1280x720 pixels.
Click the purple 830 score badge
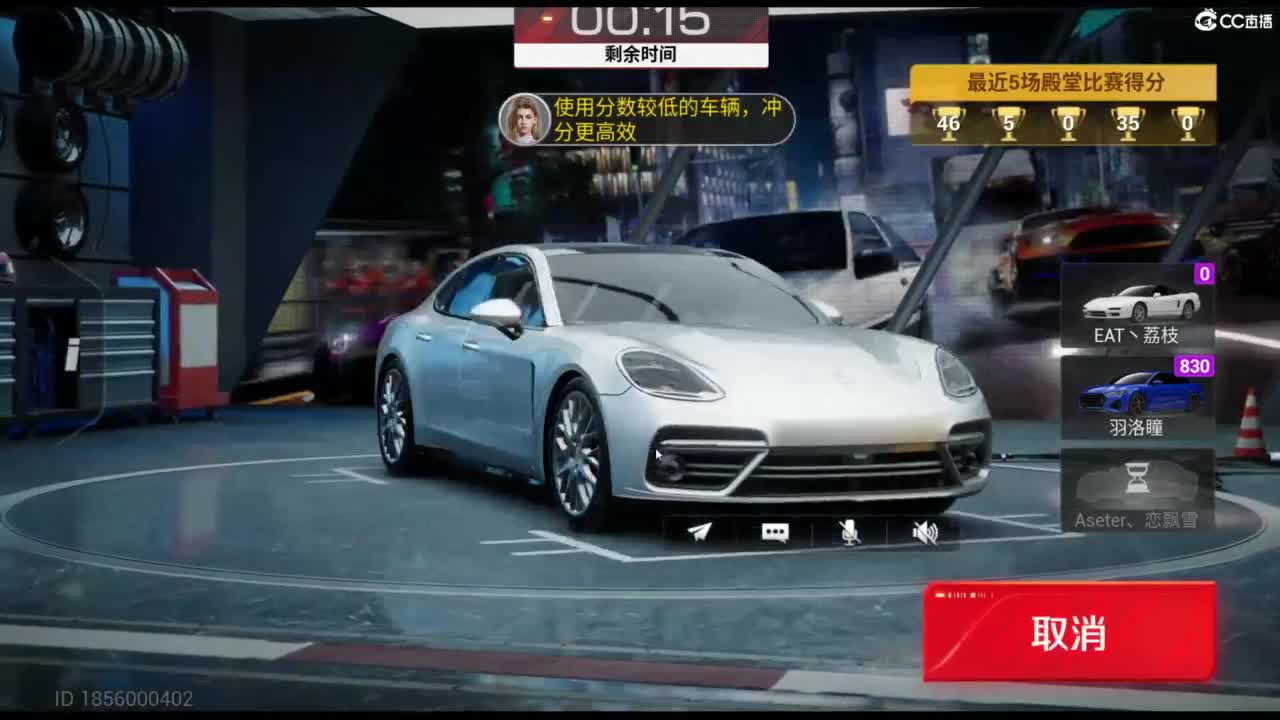click(1197, 367)
